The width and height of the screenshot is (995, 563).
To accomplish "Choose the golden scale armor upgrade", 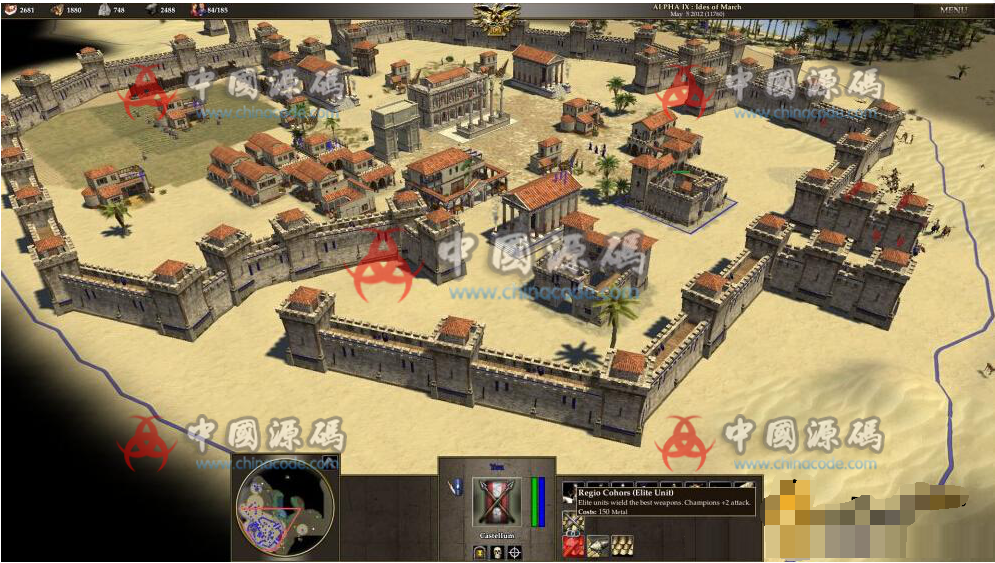I will (x=622, y=545).
